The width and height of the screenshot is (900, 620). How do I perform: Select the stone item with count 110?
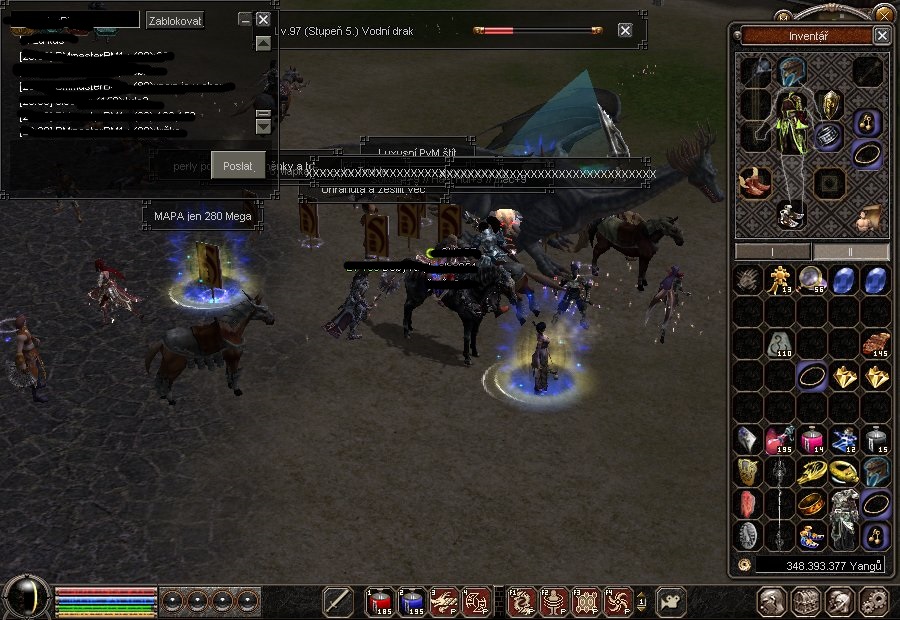point(780,345)
